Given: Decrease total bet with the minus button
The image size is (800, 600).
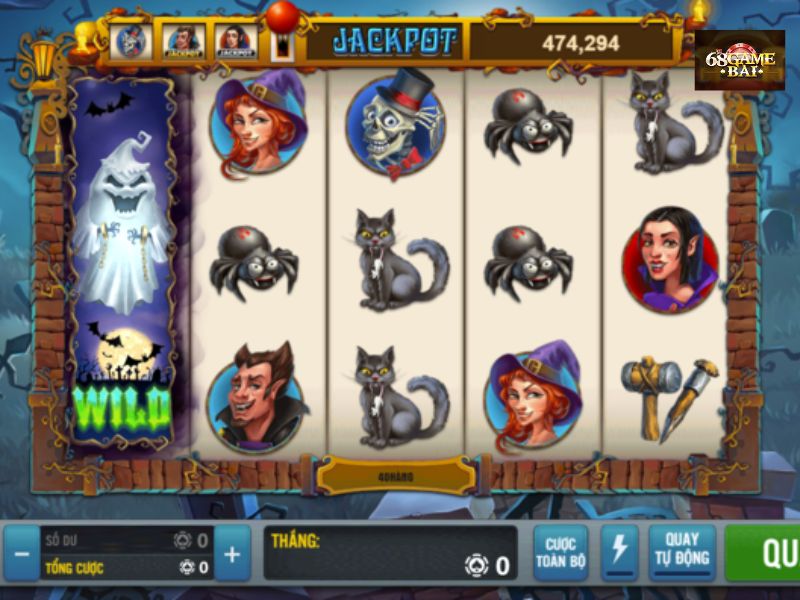Looking at the screenshot, I should click(21, 553).
